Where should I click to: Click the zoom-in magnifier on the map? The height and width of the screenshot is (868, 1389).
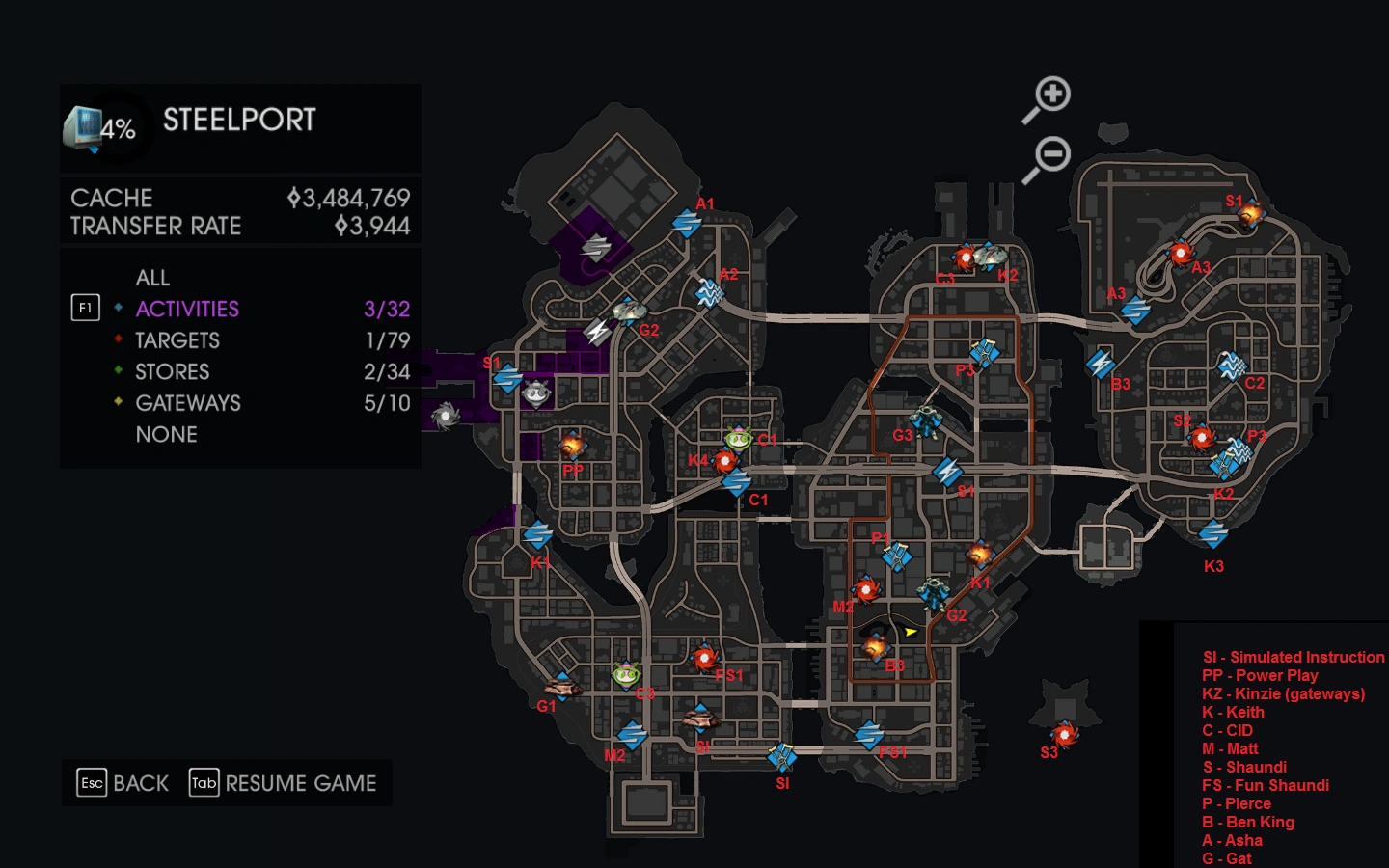[x=1051, y=93]
